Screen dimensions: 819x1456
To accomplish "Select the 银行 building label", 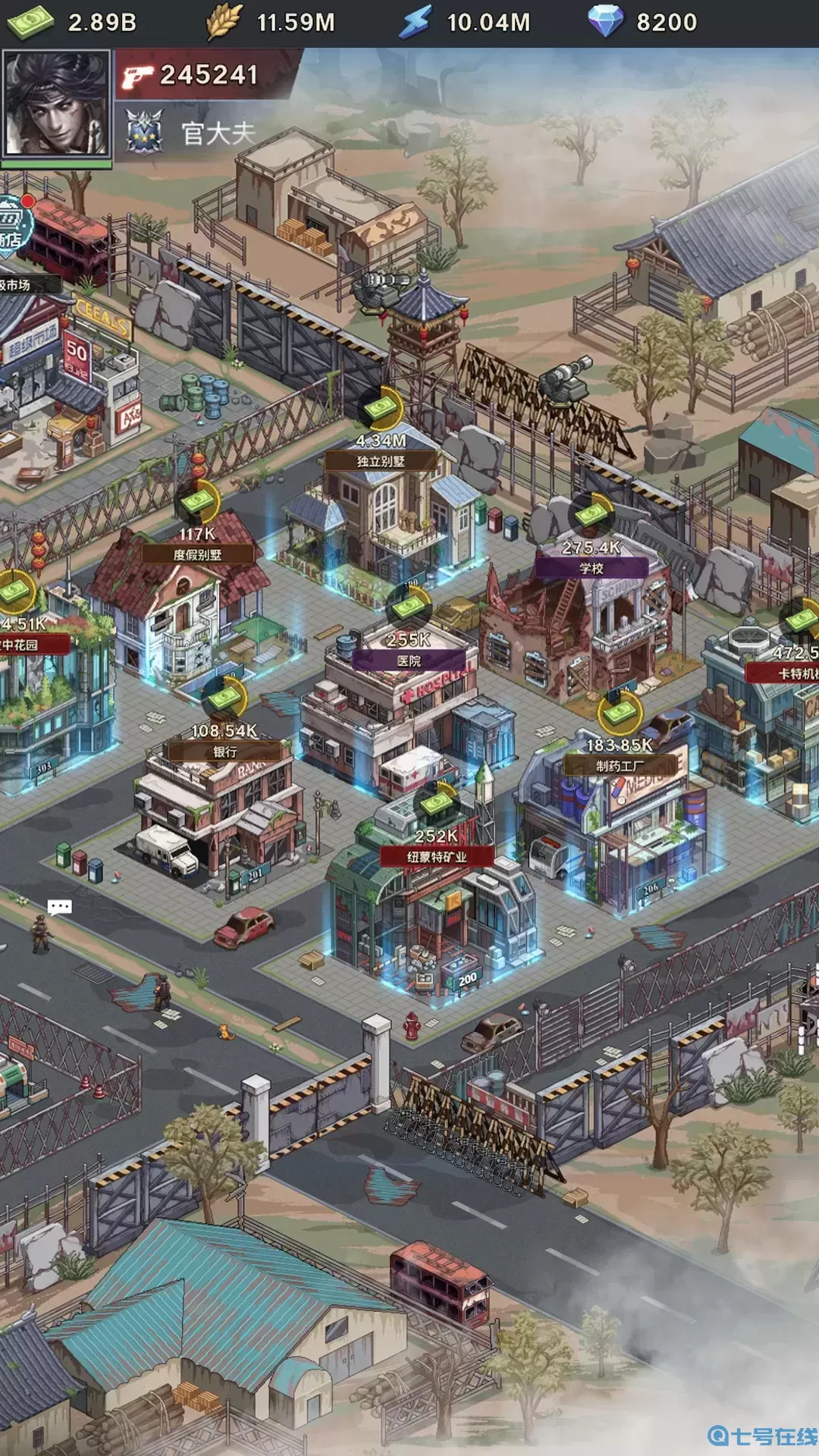I will (x=225, y=752).
